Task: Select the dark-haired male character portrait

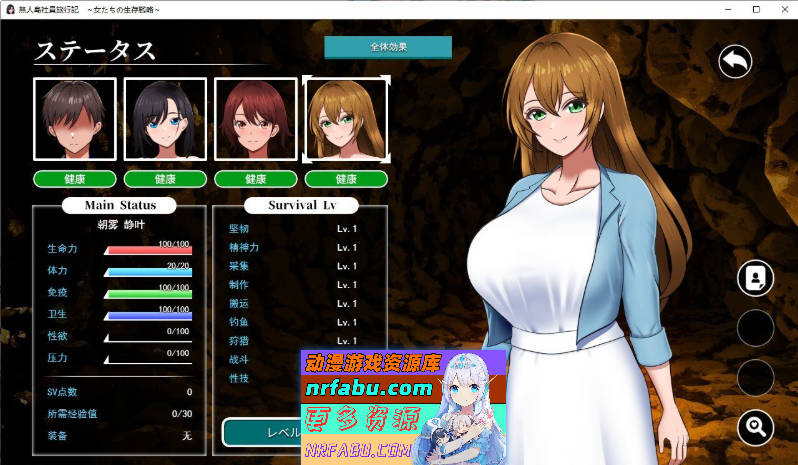Action: point(75,119)
